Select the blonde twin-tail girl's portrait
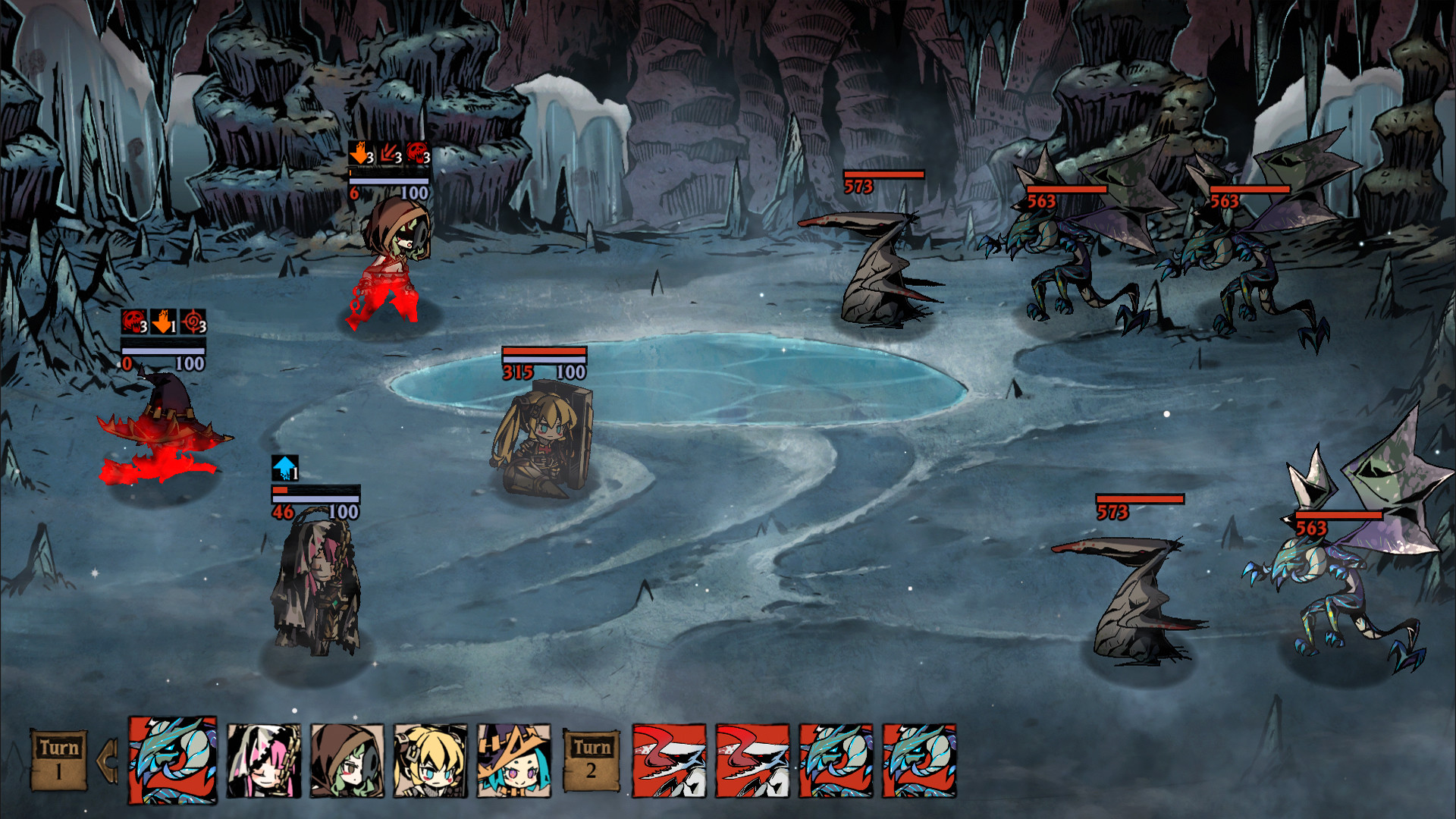Image resolution: width=1456 pixels, height=819 pixels. tap(430, 760)
